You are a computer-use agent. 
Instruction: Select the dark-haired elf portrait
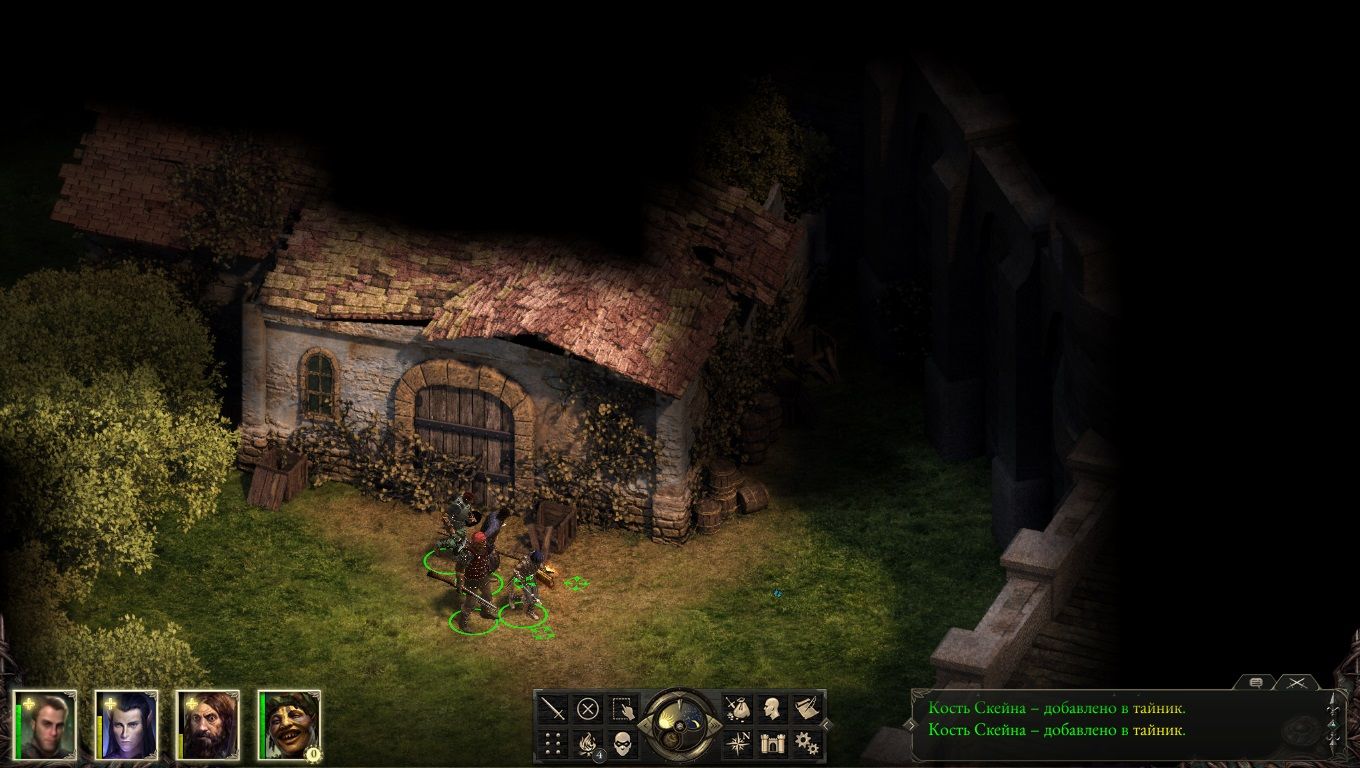[x=127, y=724]
